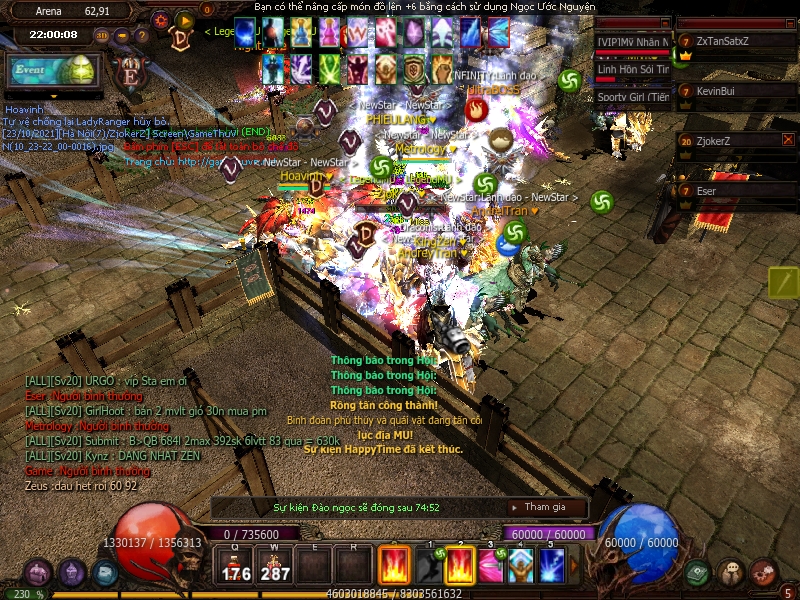Screen dimensions: 800x600
Task: Open the red E shield emblem
Action: [130, 74]
